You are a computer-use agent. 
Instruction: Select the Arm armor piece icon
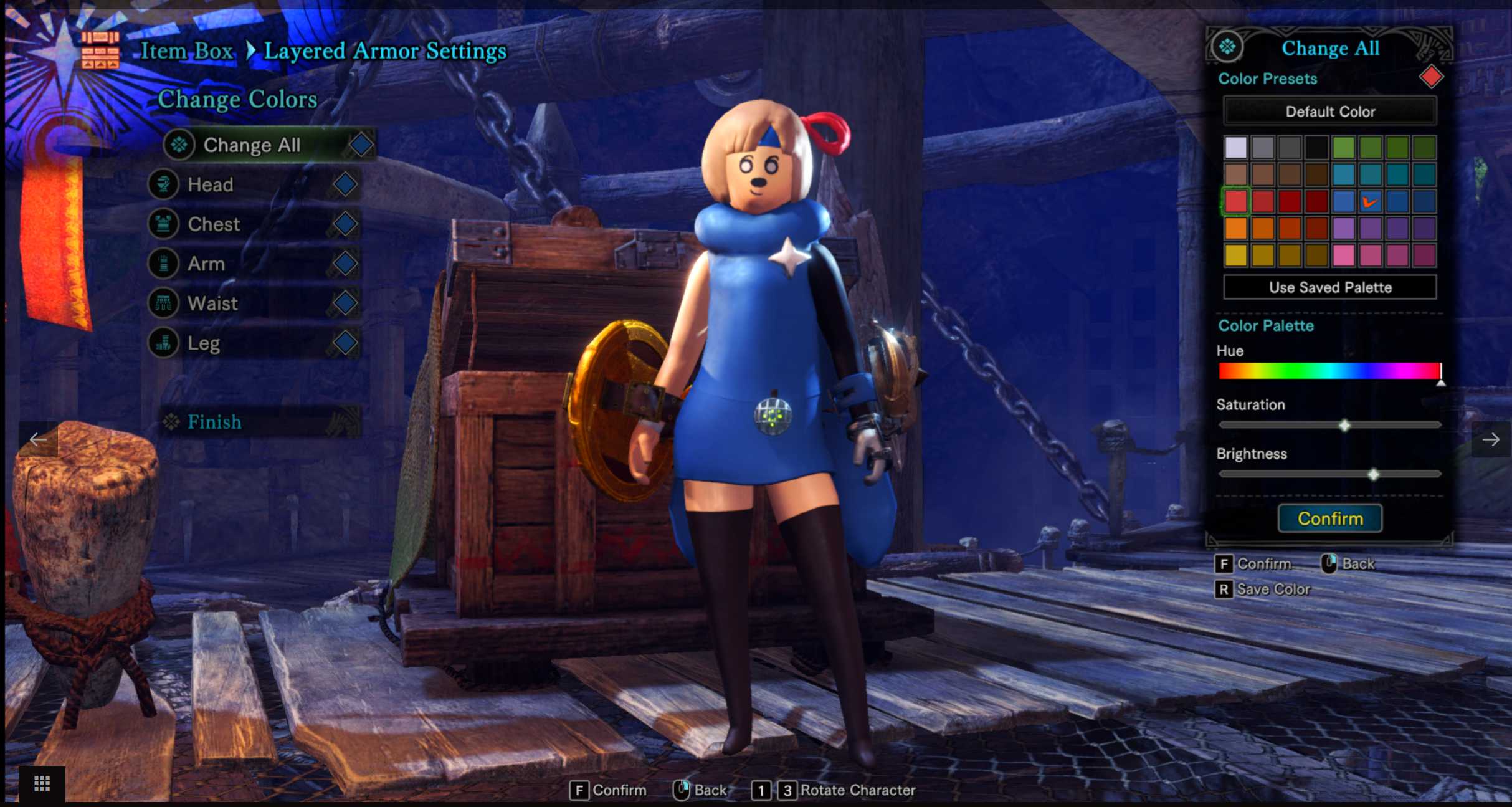(x=163, y=264)
